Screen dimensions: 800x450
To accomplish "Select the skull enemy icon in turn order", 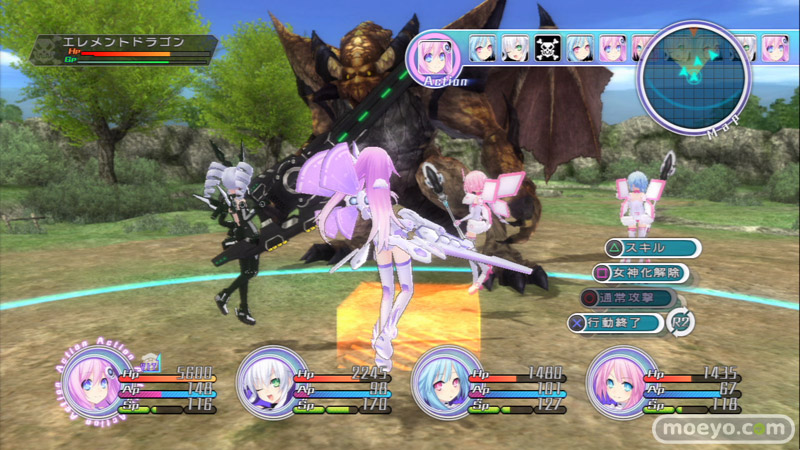I will [x=547, y=48].
